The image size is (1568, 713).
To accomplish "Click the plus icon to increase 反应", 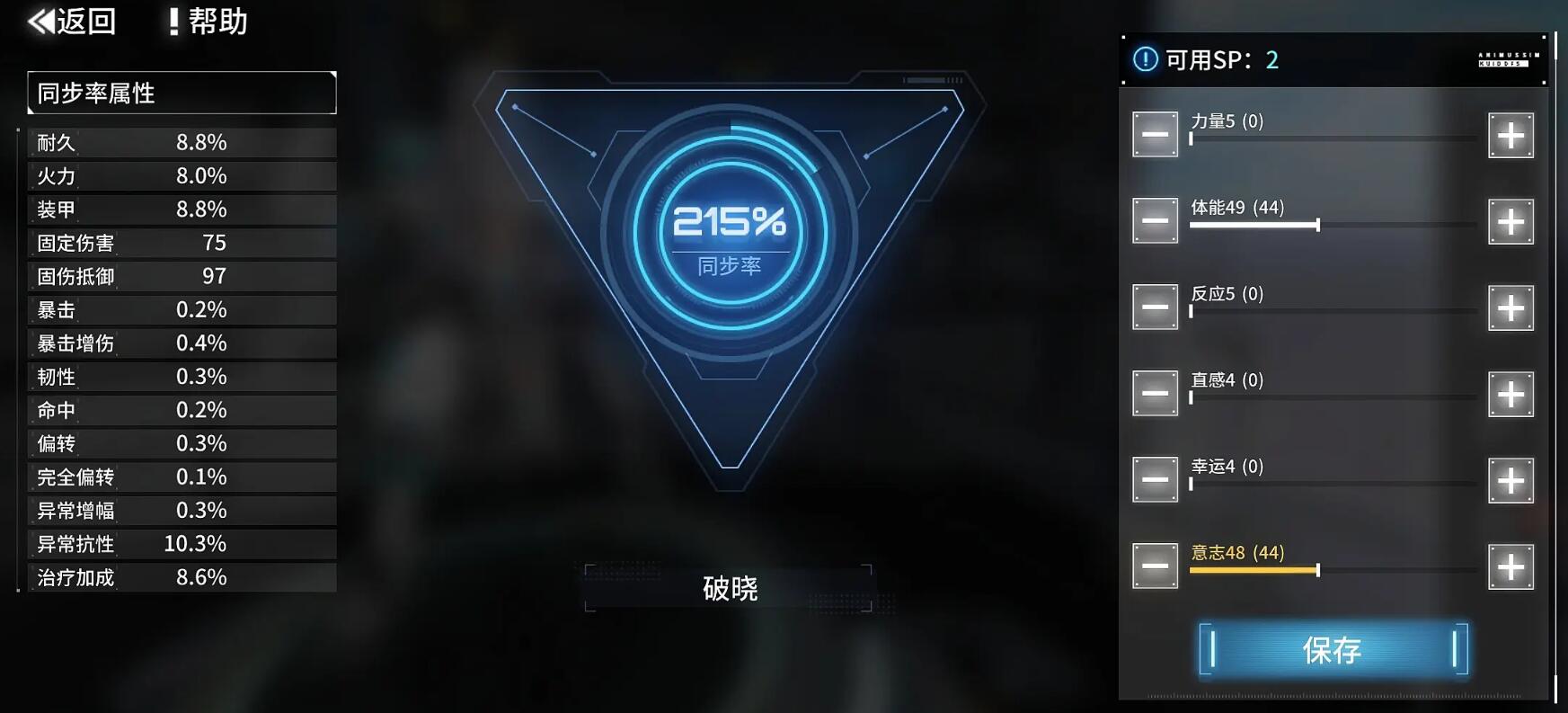I will (x=1510, y=307).
